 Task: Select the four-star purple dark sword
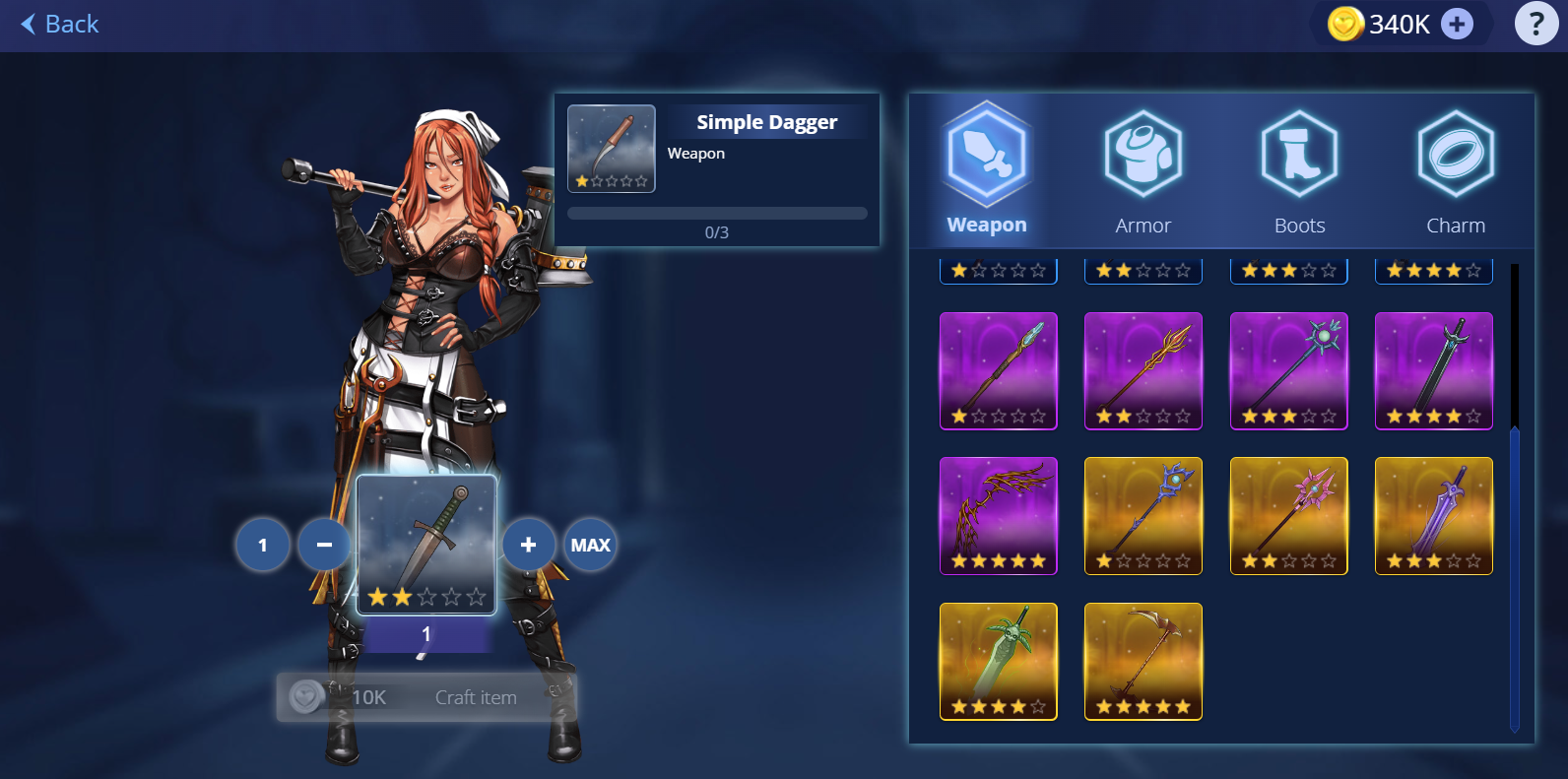coord(1433,371)
